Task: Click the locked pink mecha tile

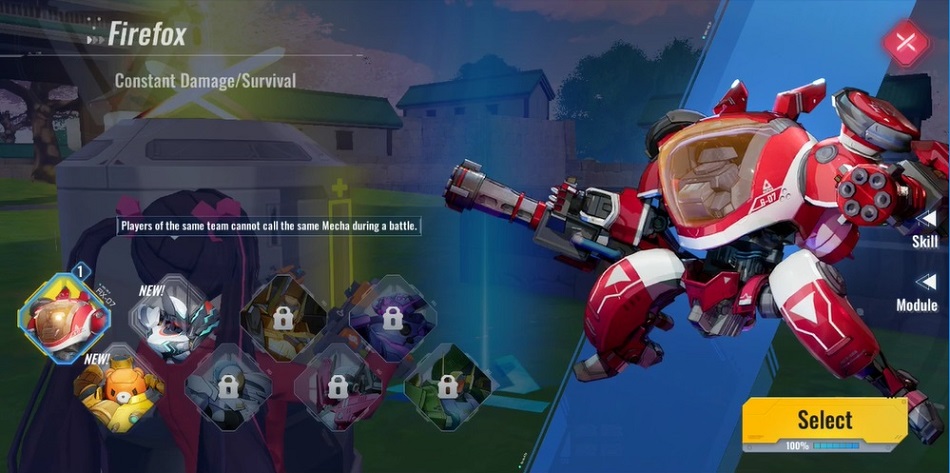Action: click(x=338, y=385)
